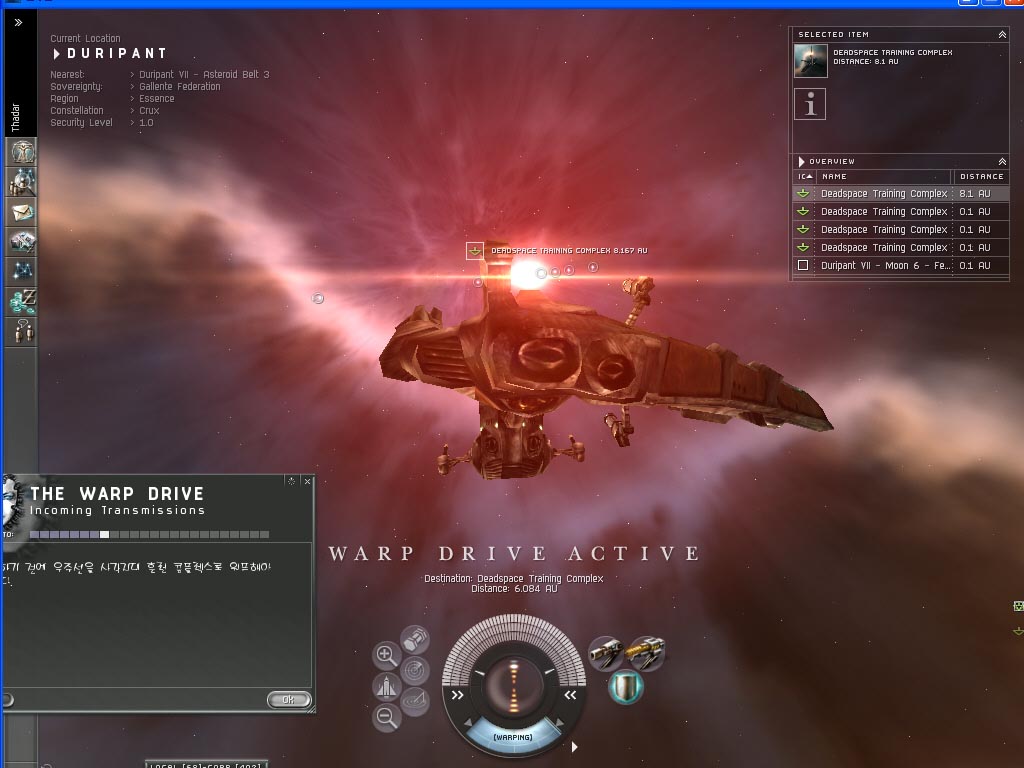Open the Duripant location menu arrow
Image resolution: width=1024 pixels, height=768 pixels.
[x=58, y=53]
